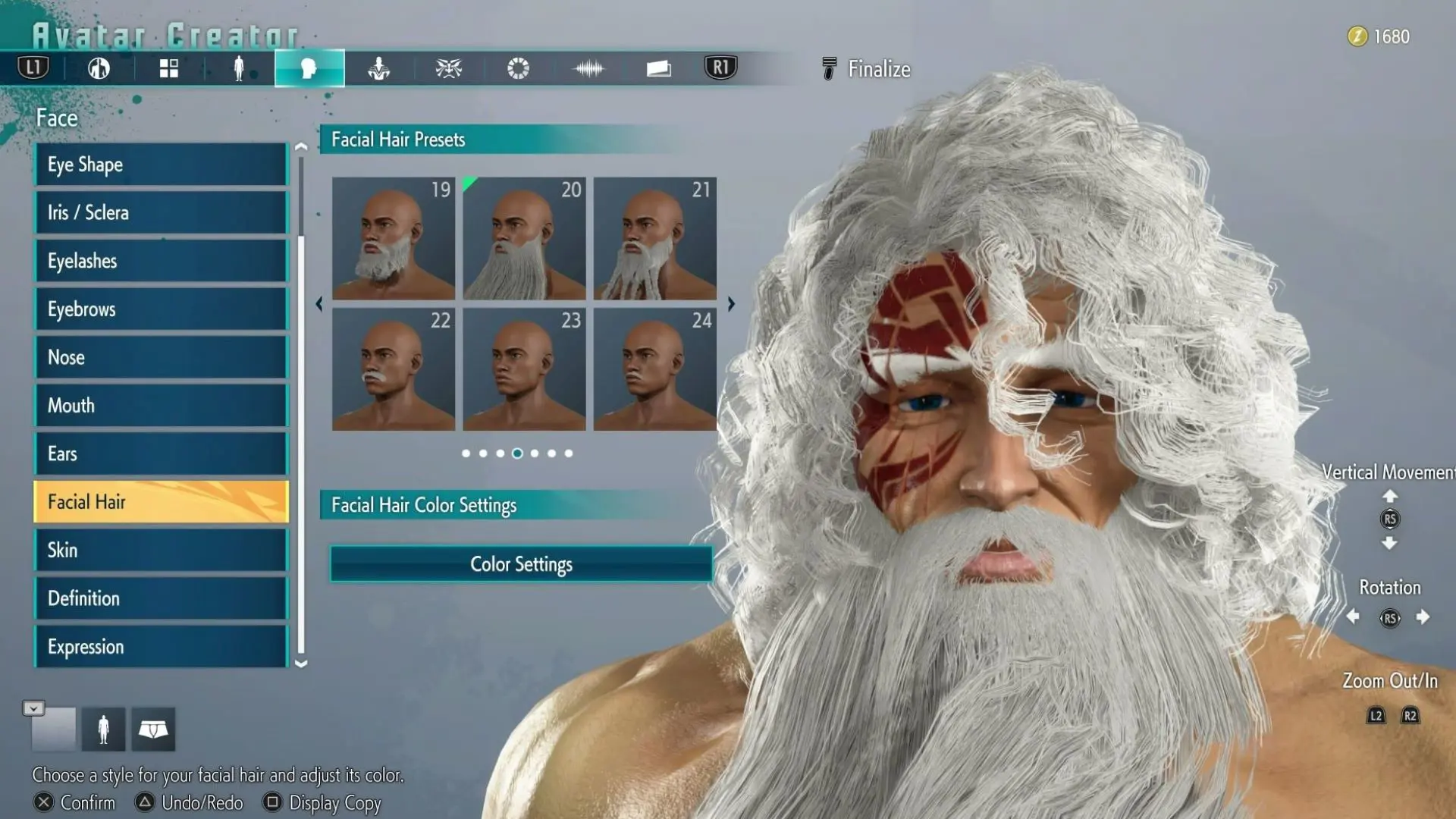Open the Eye Shape settings
Screen dimensions: 1456x819
coord(160,165)
